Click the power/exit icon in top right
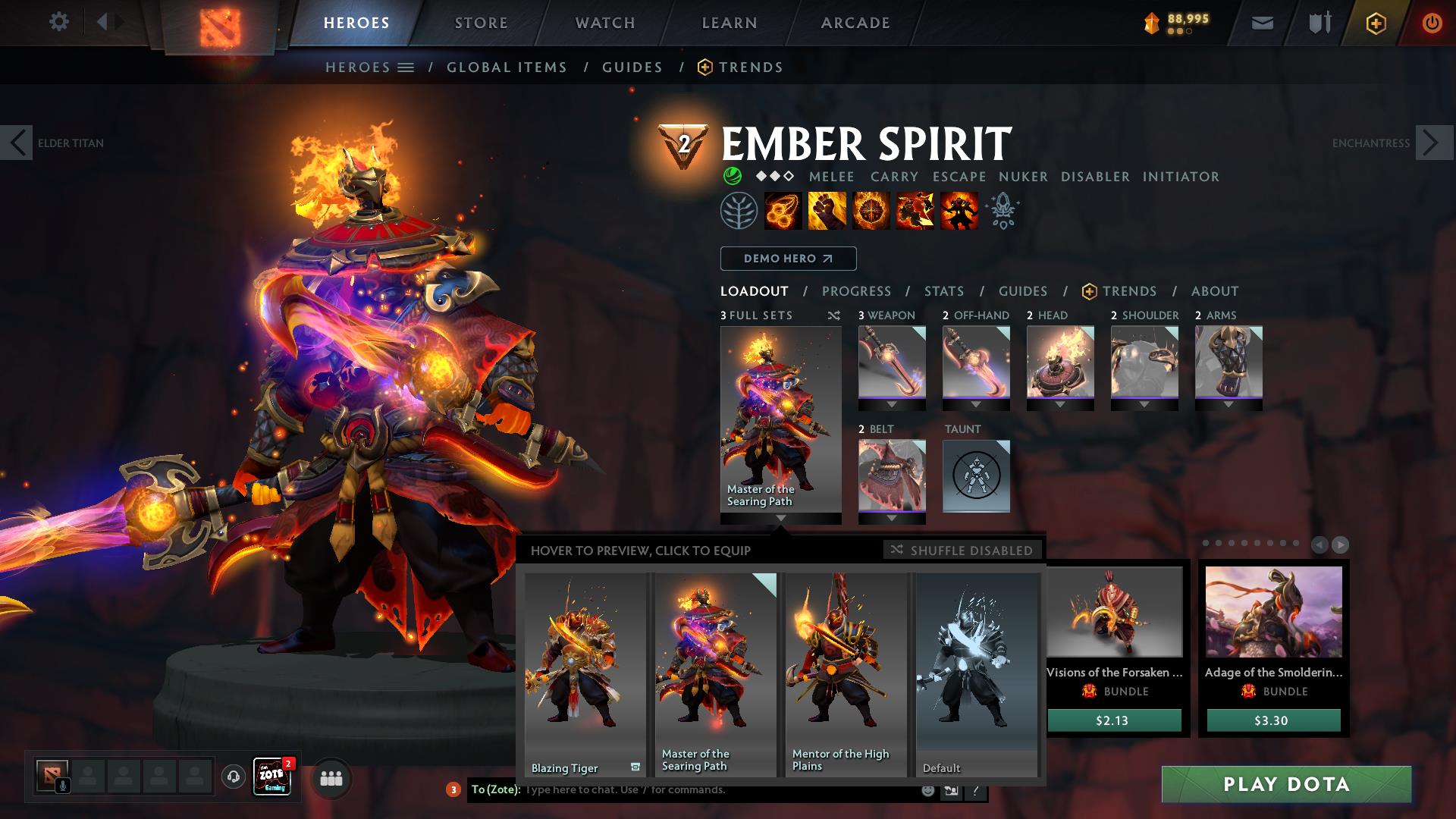 tap(1432, 22)
